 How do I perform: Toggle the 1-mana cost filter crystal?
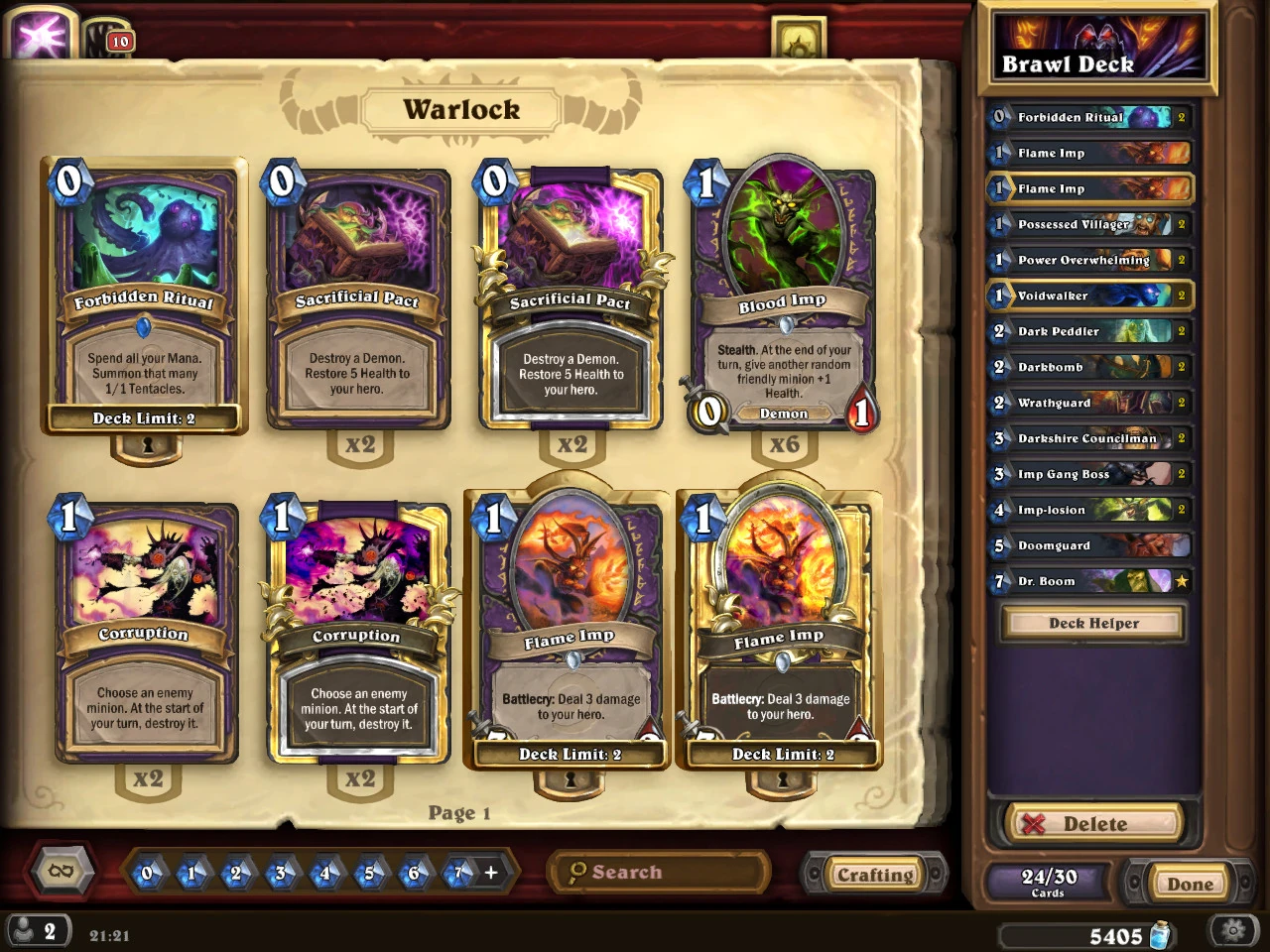click(190, 873)
